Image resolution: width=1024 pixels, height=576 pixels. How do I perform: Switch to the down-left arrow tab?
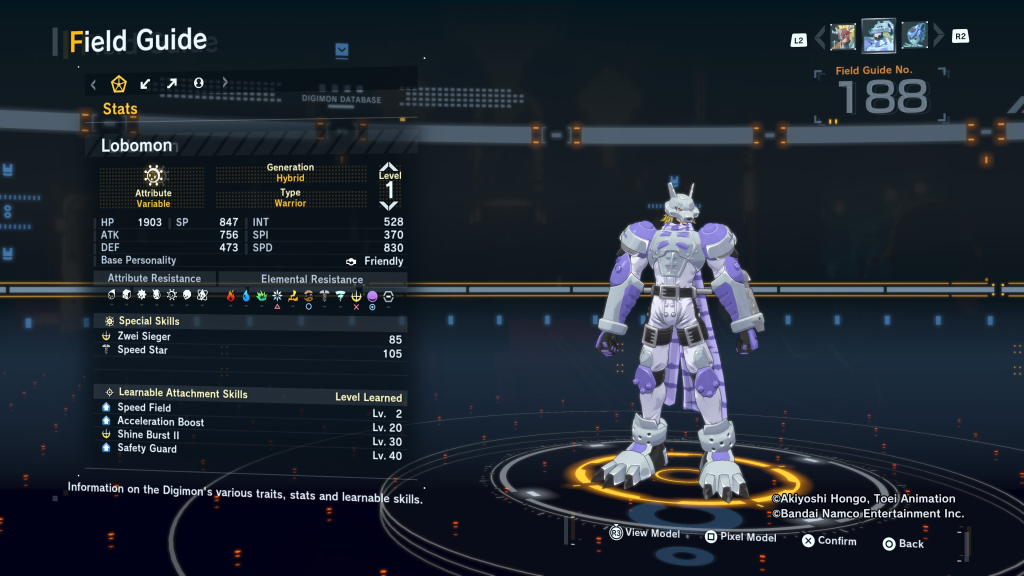click(x=146, y=83)
